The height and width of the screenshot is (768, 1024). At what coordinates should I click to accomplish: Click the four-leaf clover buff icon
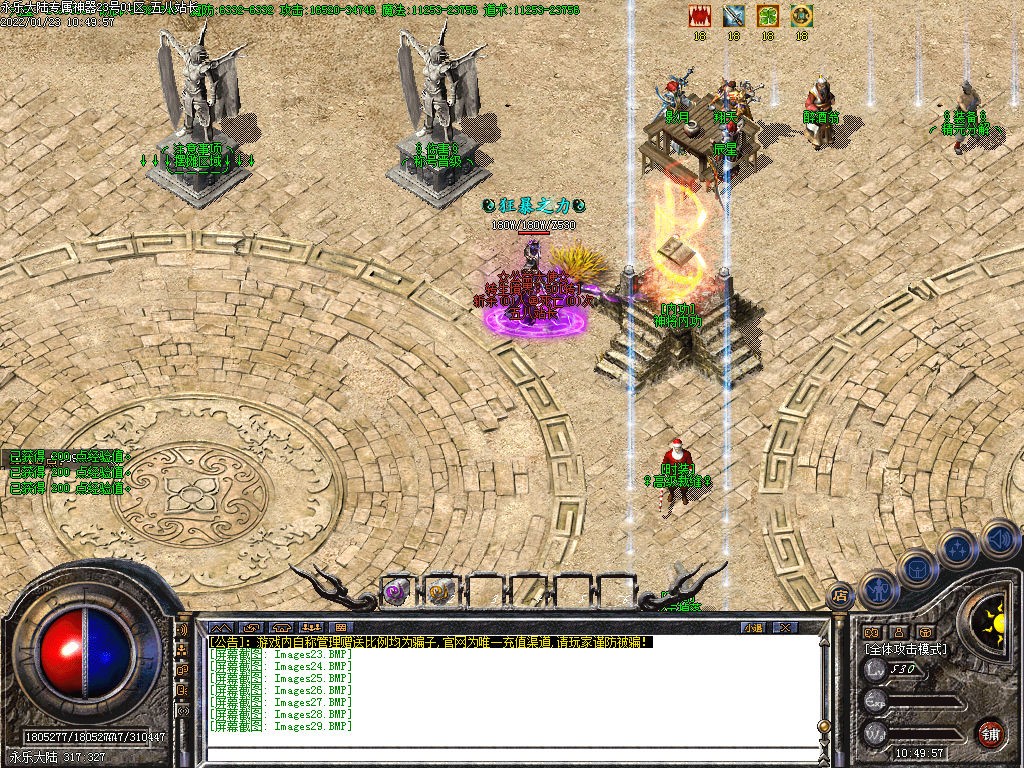[x=767, y=15]
